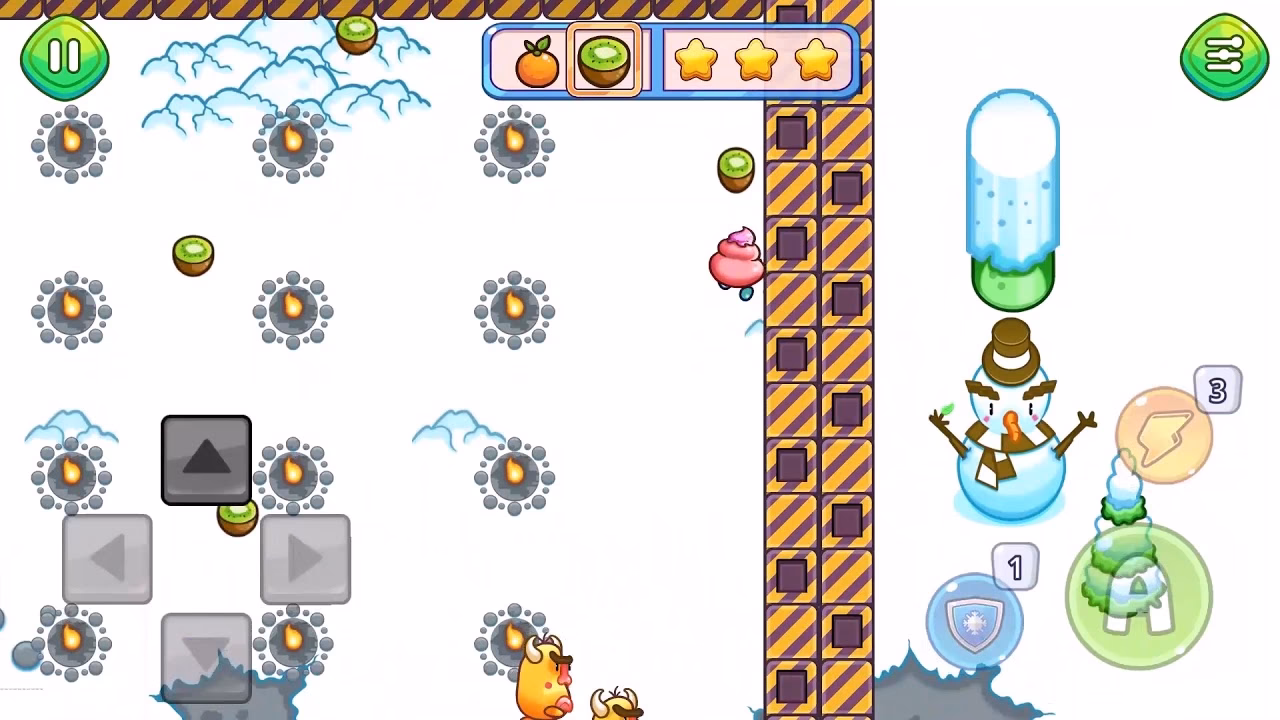This screenshot has height=720, width=1280.
Task: Select the highlighted kiwi goal icon
Action: click(604, 58)
